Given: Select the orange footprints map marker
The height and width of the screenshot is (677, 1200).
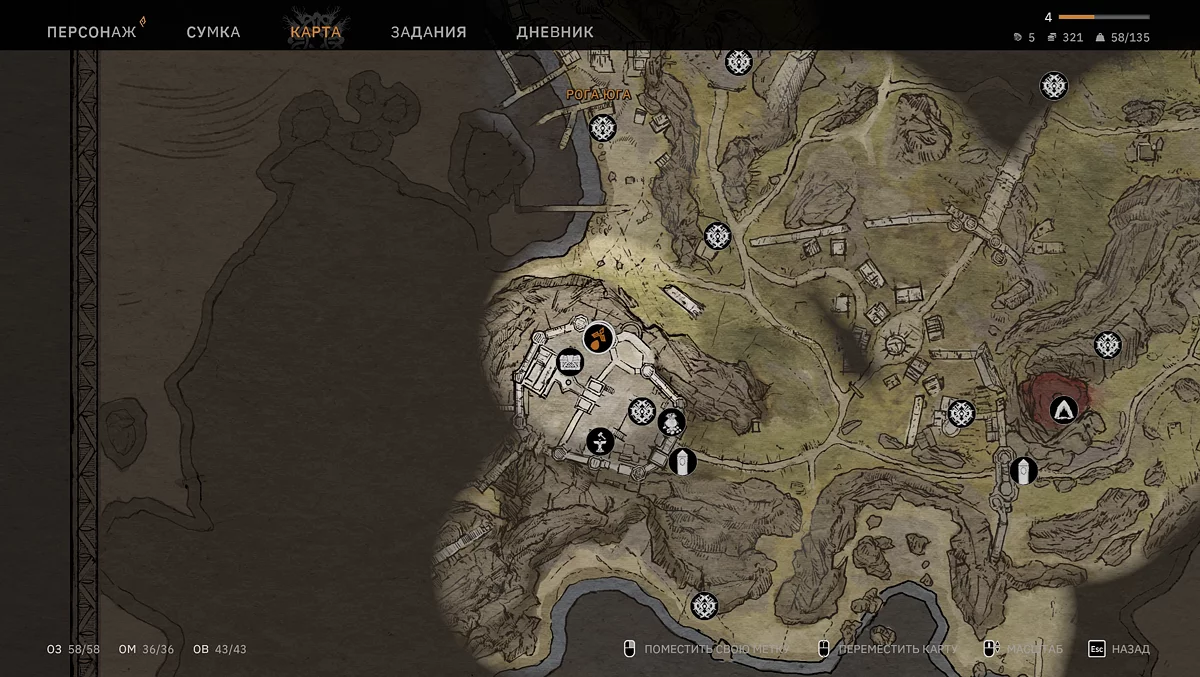Looking at the screenshot, I should coord(598,338).
